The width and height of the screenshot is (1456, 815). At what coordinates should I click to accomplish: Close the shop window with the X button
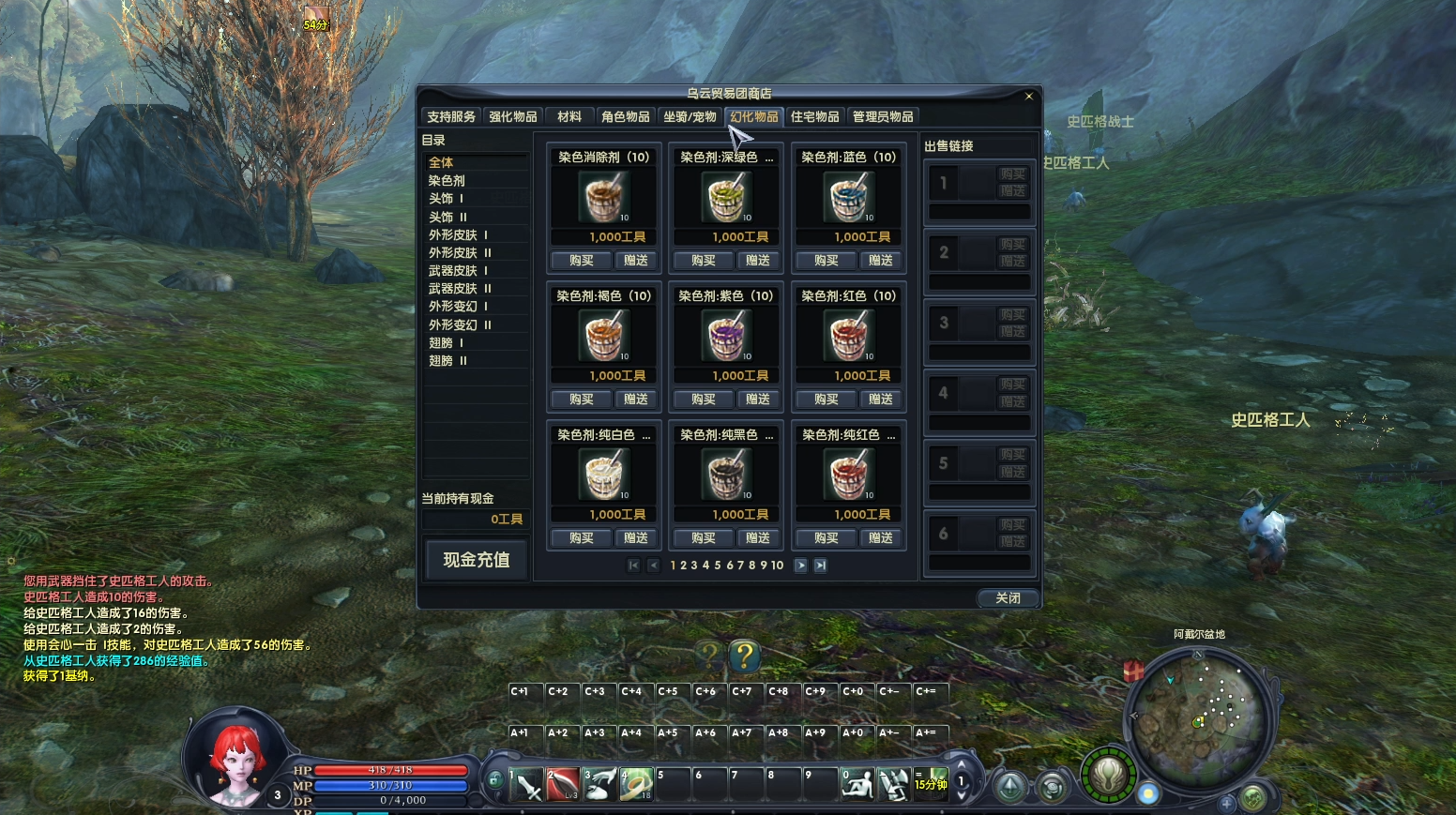coord(1028,96)
